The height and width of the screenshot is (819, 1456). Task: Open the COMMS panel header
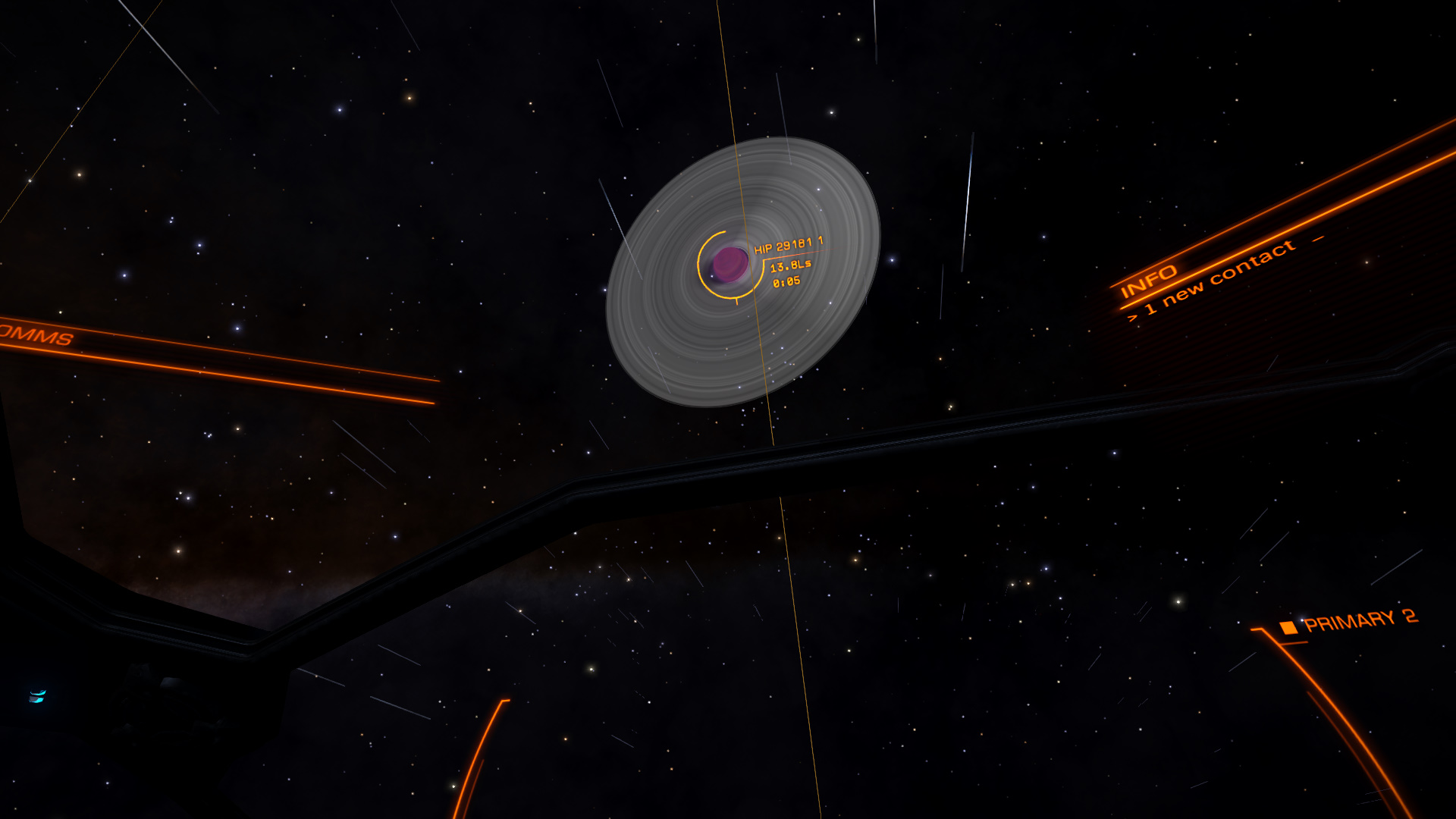(36, 334)
